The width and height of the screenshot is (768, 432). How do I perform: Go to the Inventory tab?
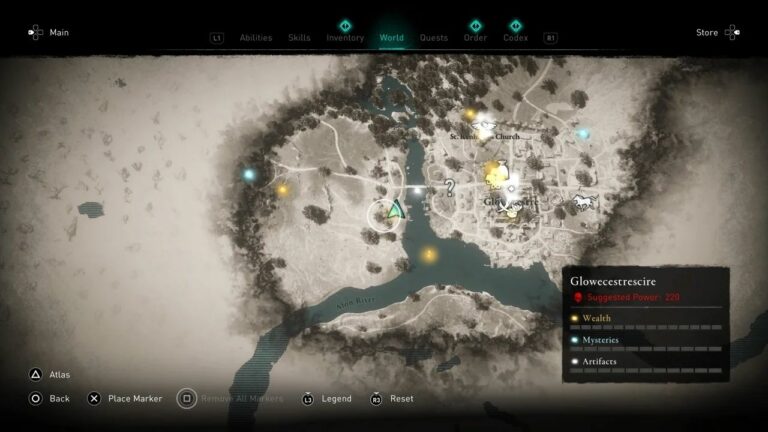coord(345,38)
